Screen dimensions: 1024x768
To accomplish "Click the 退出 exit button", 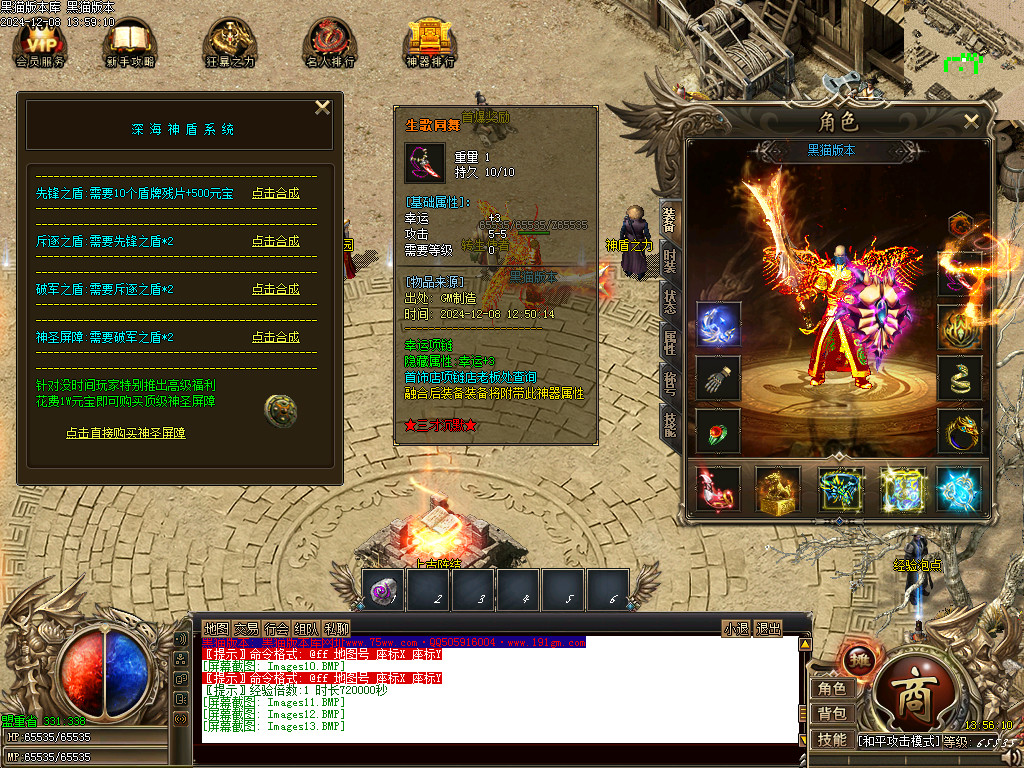I will pyautogui.click(x=768, y=628).
